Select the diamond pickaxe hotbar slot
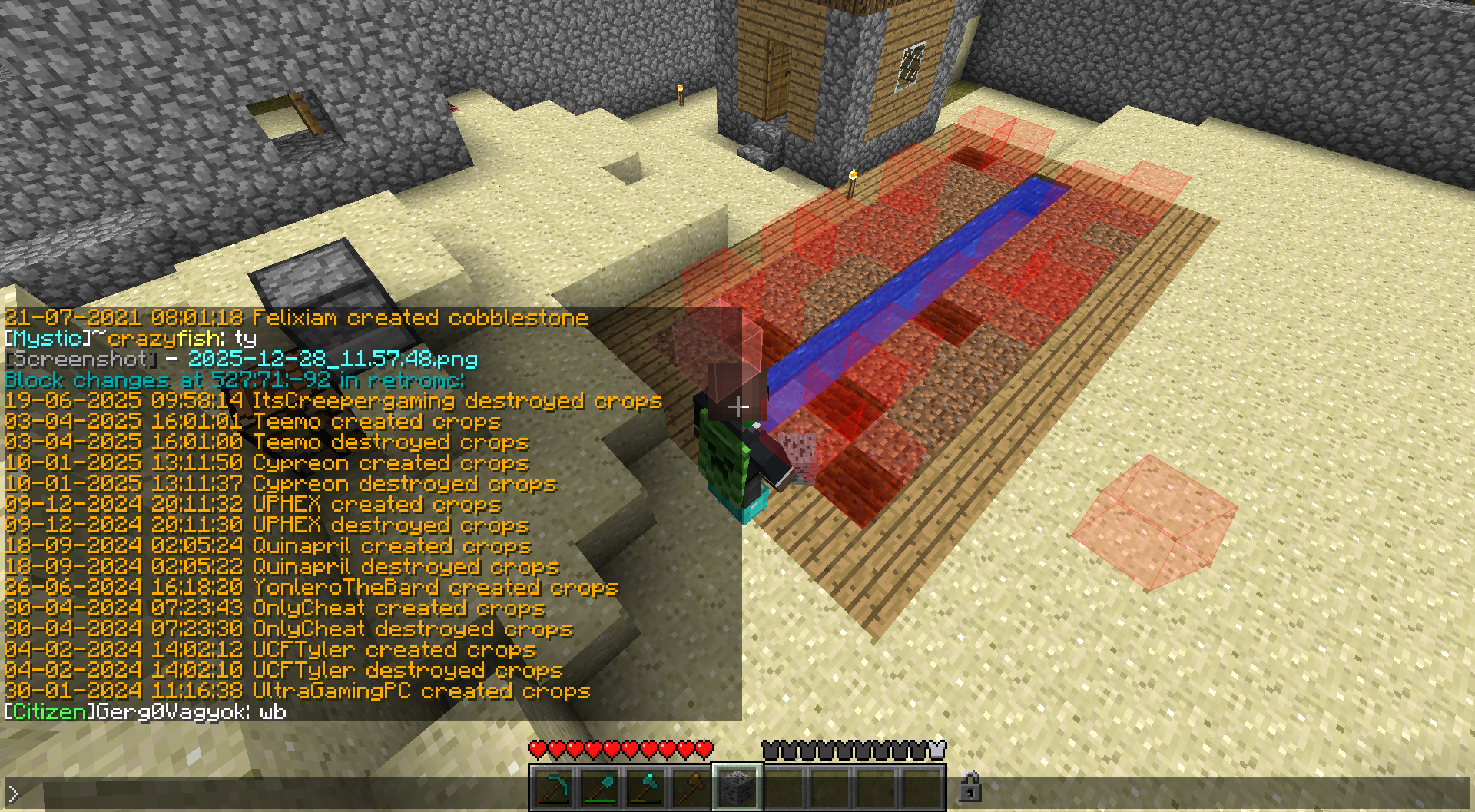Viewport: 1475px width, 812px height. click(554, 788)
